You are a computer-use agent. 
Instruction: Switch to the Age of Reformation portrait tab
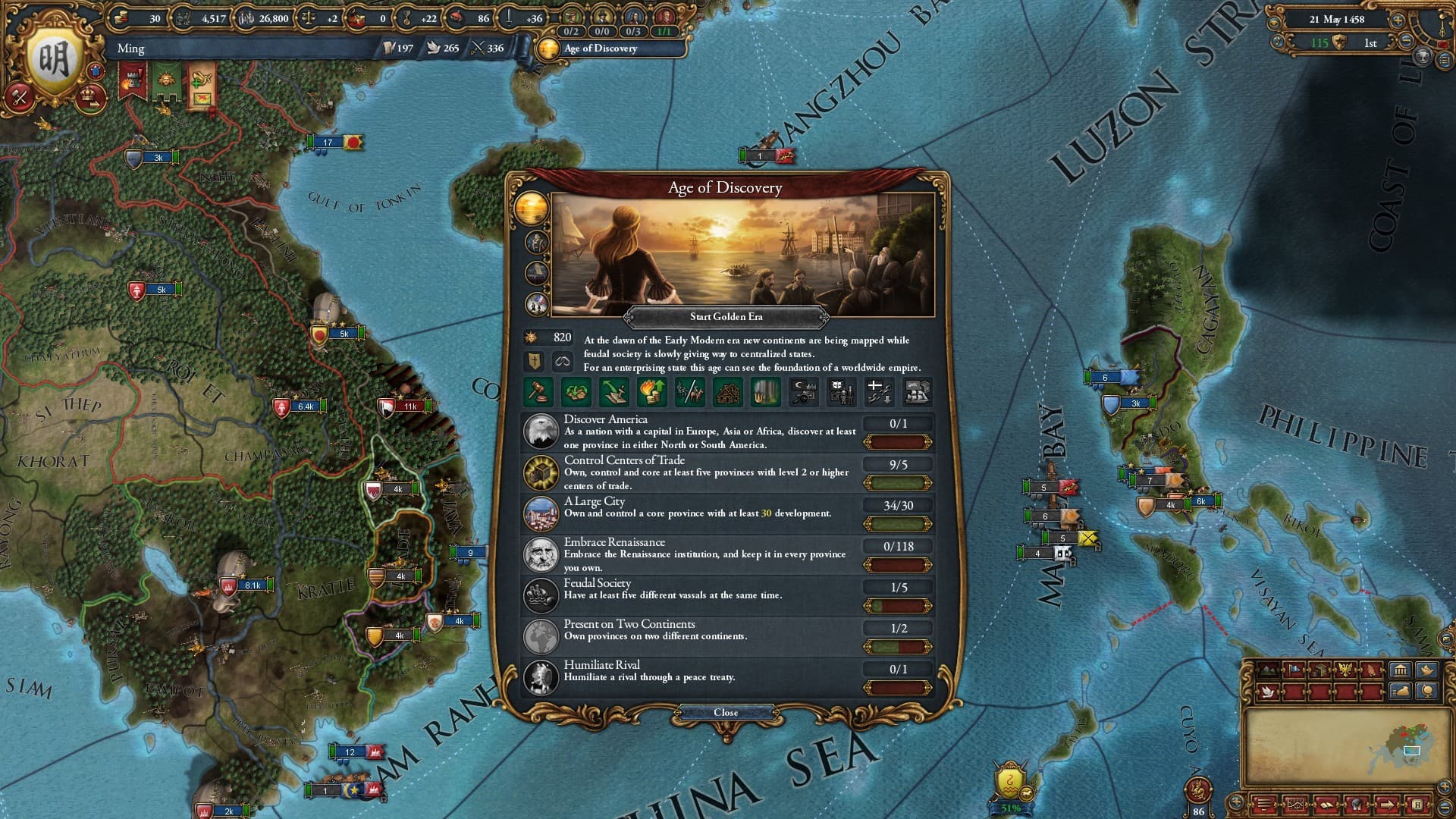point(536,242)
